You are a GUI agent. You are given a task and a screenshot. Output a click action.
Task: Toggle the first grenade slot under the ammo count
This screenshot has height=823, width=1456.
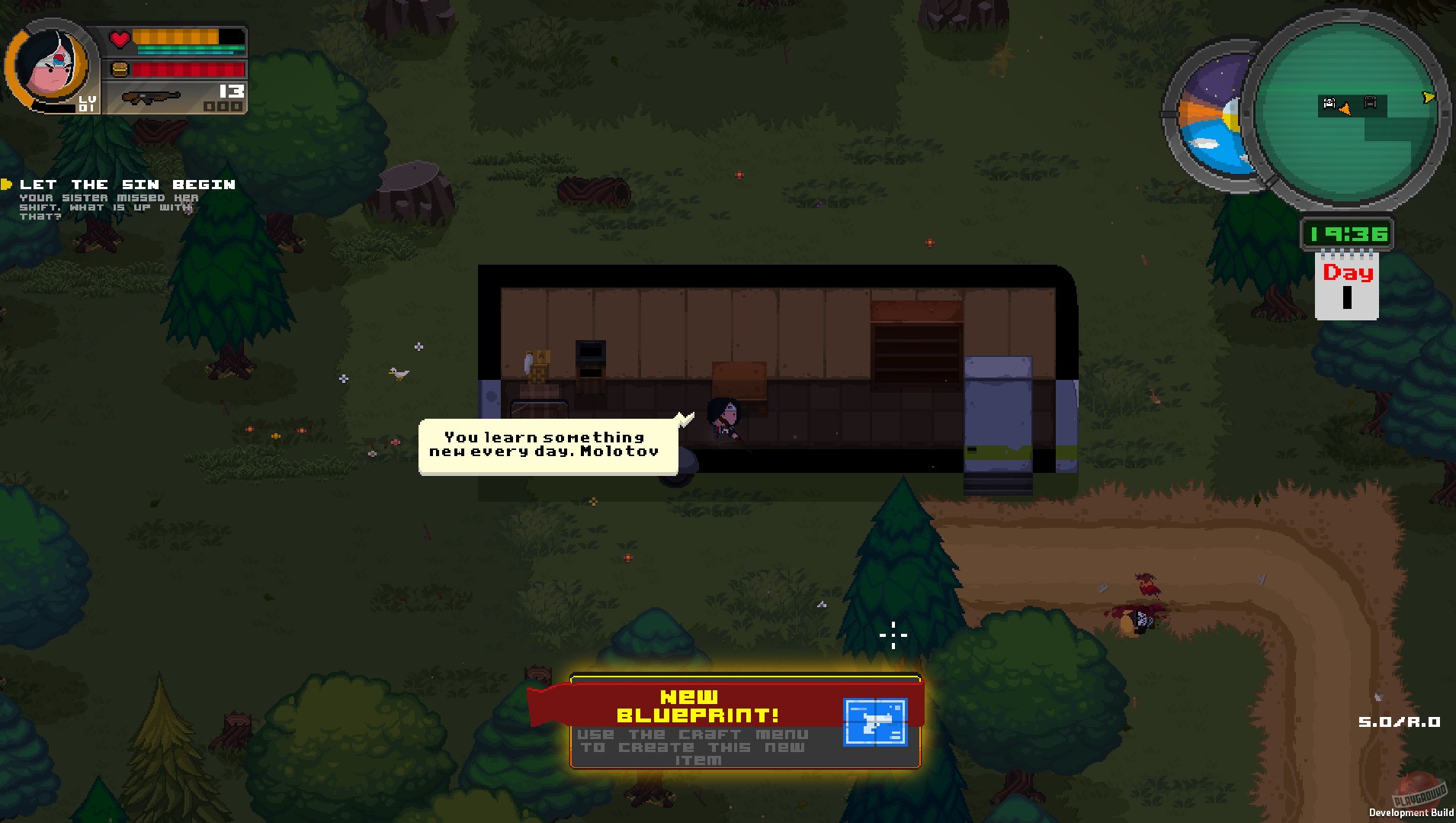pyautogui.click(x=210, y=108)
